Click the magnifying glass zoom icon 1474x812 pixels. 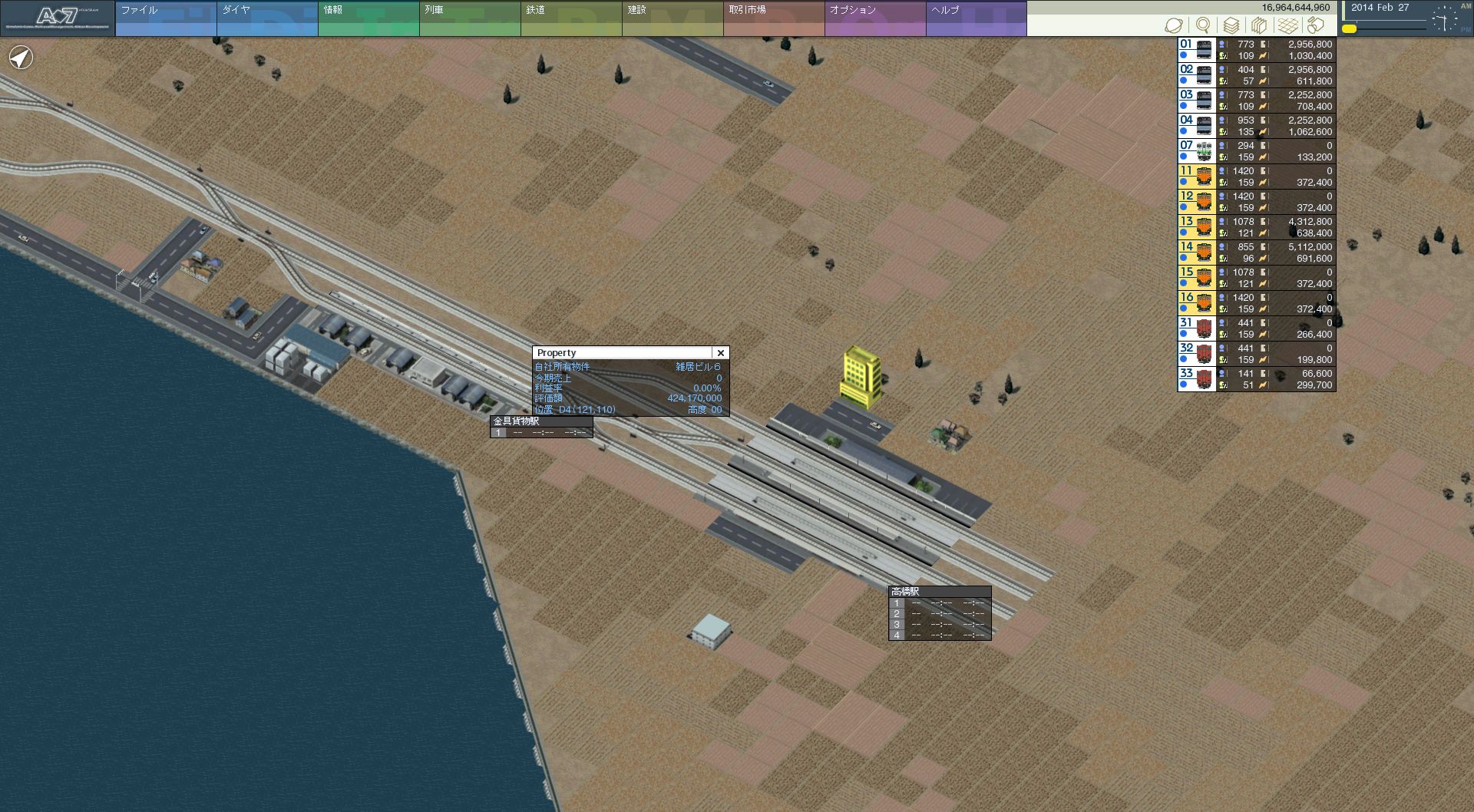[x=1203, y=25]
